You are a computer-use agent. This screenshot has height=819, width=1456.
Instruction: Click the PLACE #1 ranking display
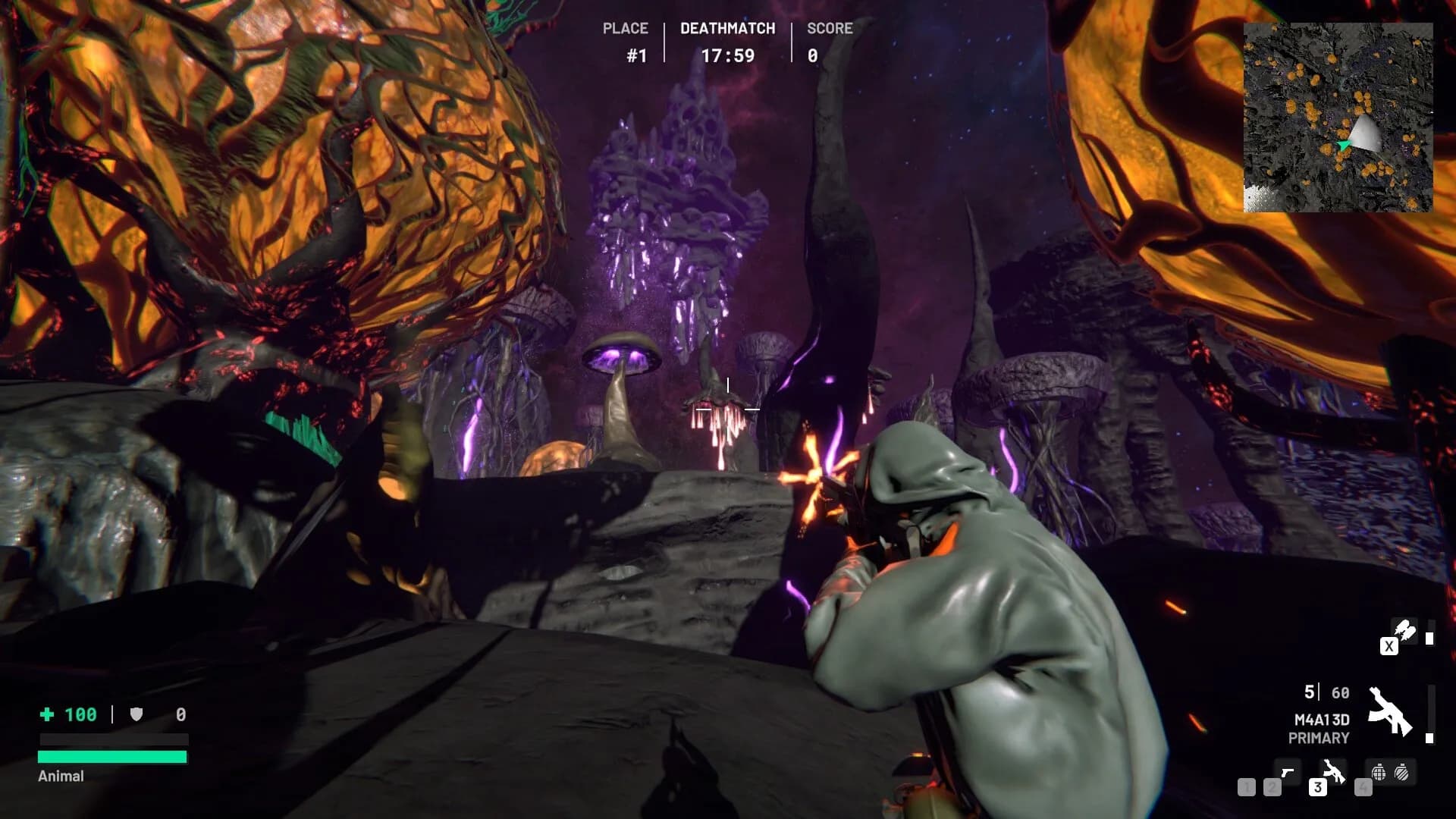(x=625, y=42)
